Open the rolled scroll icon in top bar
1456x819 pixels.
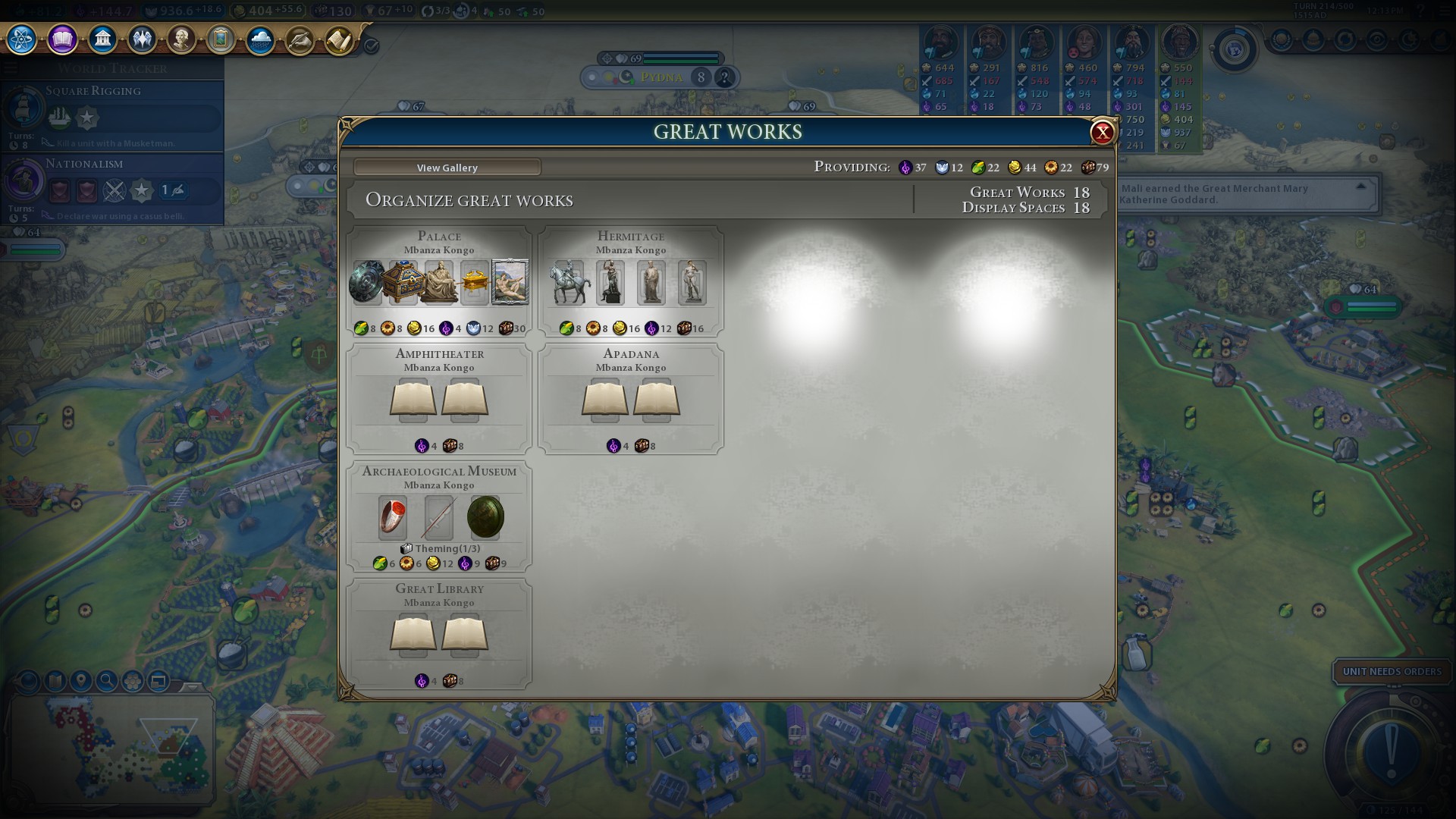click(x=339, y=40)
